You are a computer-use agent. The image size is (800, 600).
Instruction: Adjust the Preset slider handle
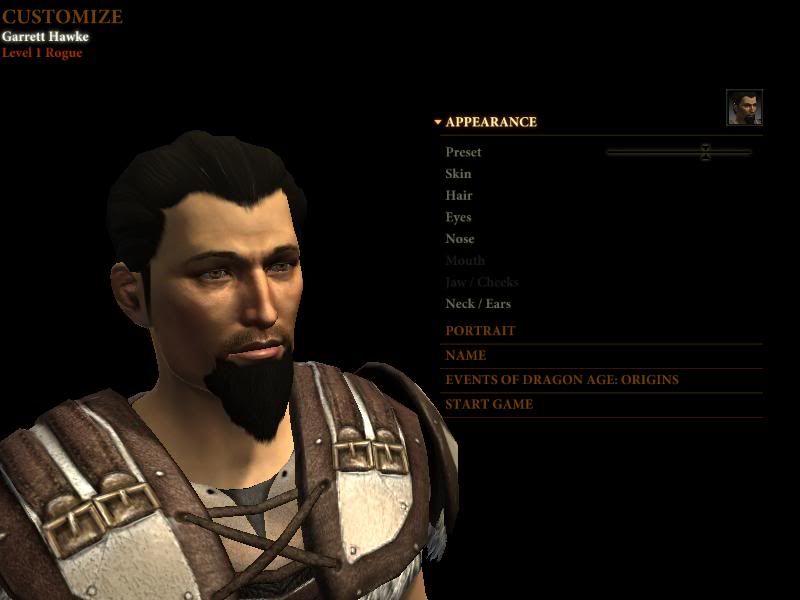(x=705, y=152)
